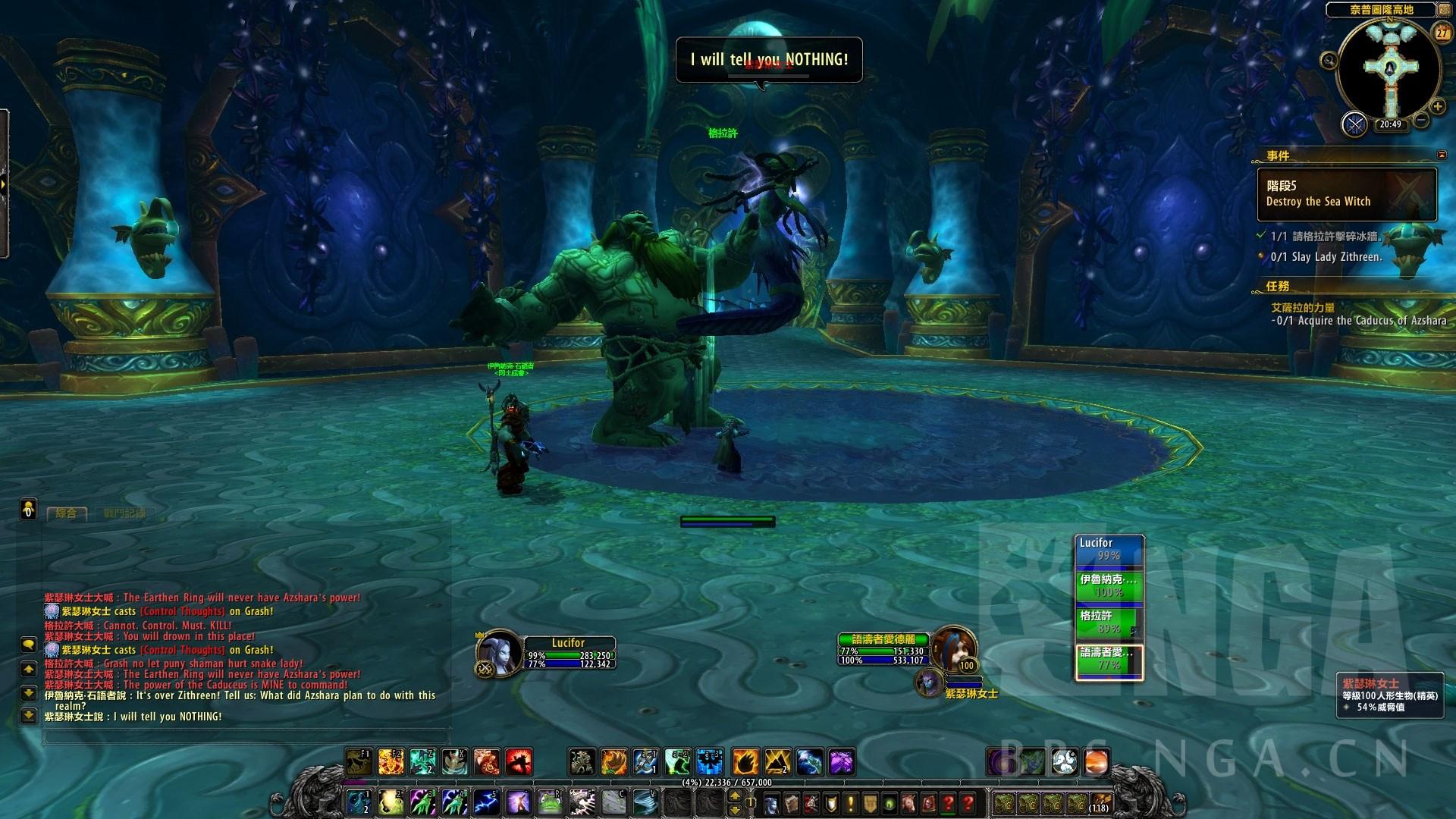Switch to the 戰鬥記錄 chat tab
1456x819 pixels.
pos(124,513)
